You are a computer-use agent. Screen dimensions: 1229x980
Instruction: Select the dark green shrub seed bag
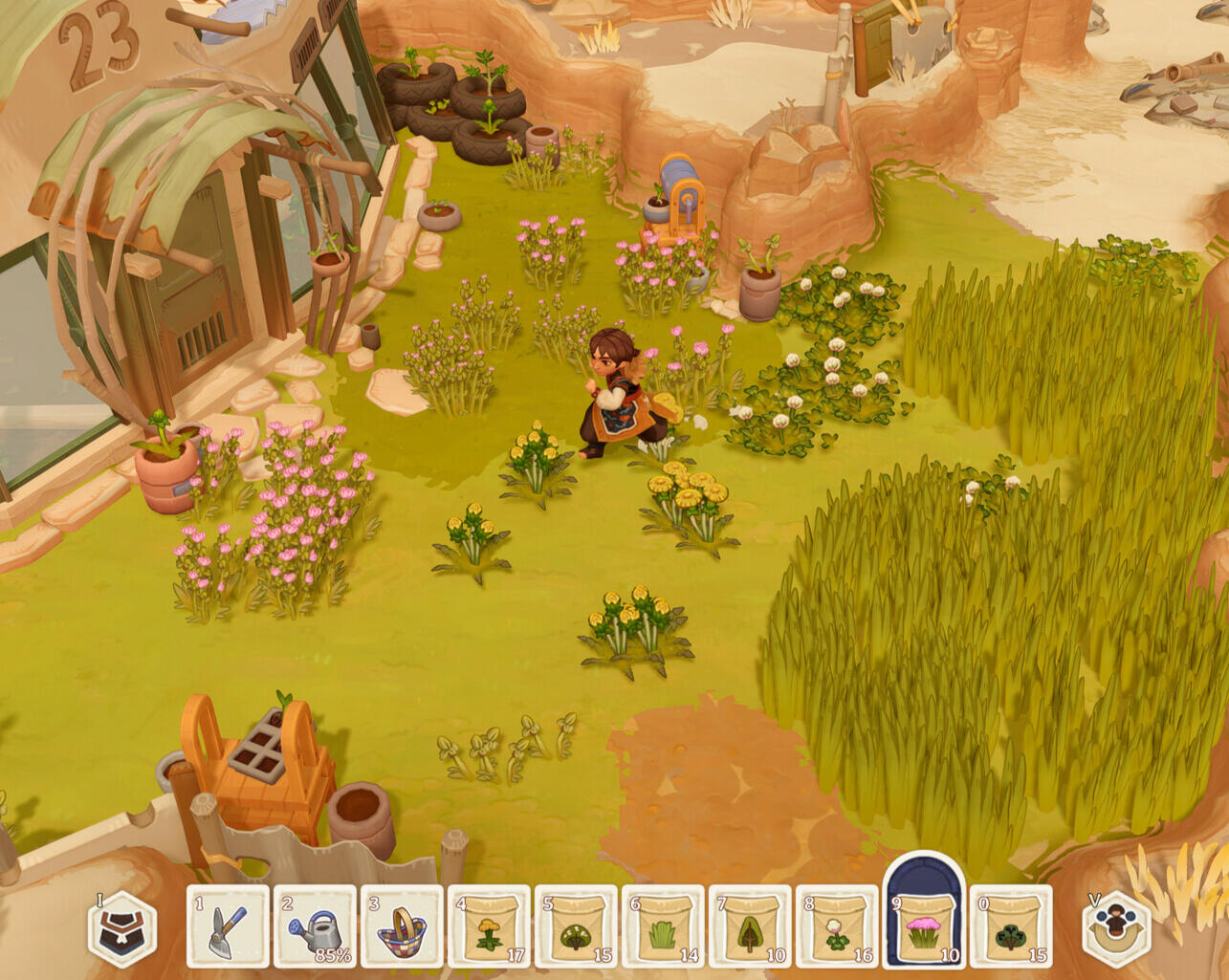(x=1011, y=927)
